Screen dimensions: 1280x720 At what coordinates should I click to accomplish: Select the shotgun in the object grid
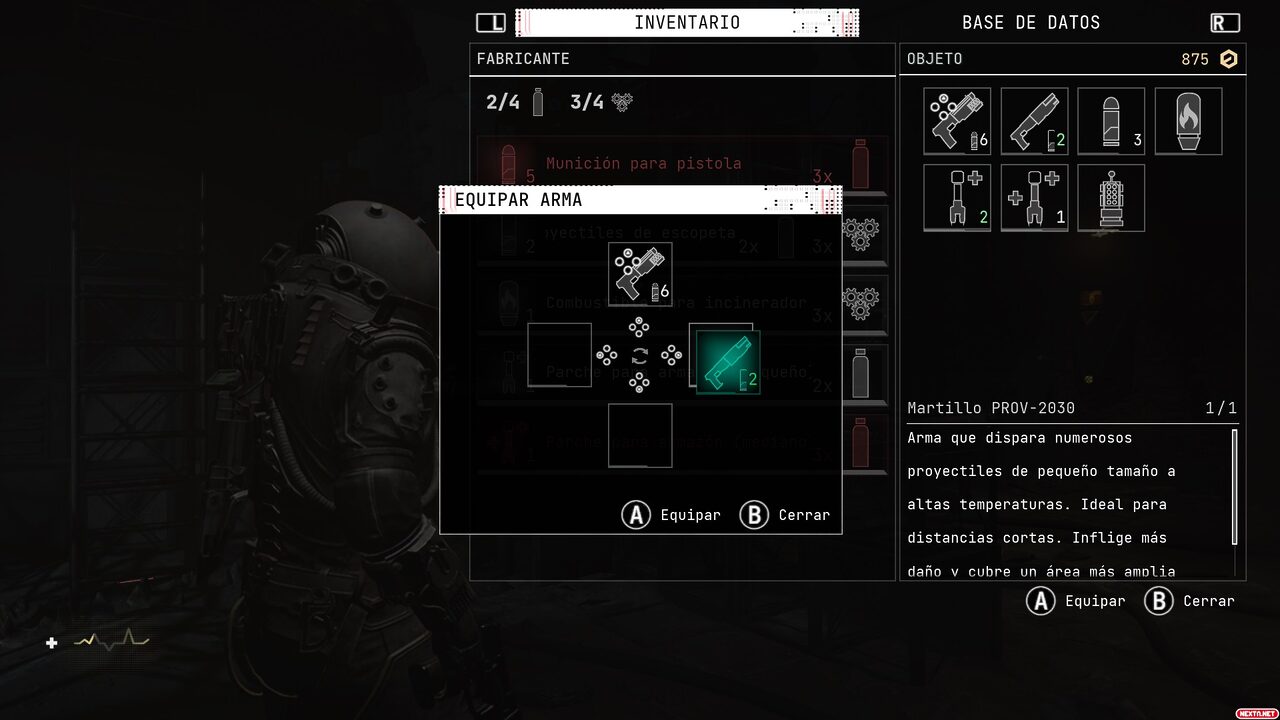1034,121
